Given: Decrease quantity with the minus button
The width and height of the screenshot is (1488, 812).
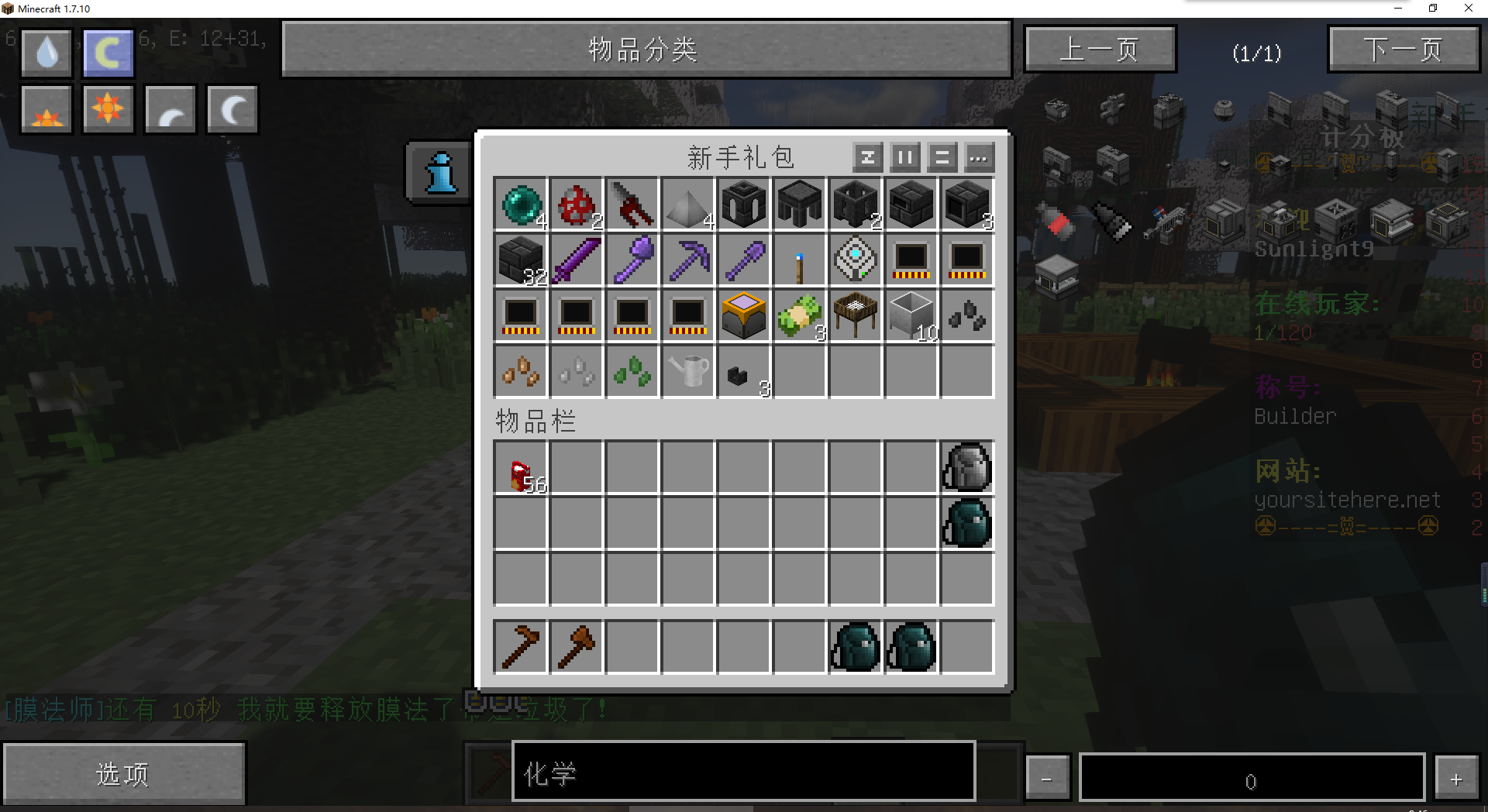Looking at the screenshot, I should click(x=1047, y=778).
